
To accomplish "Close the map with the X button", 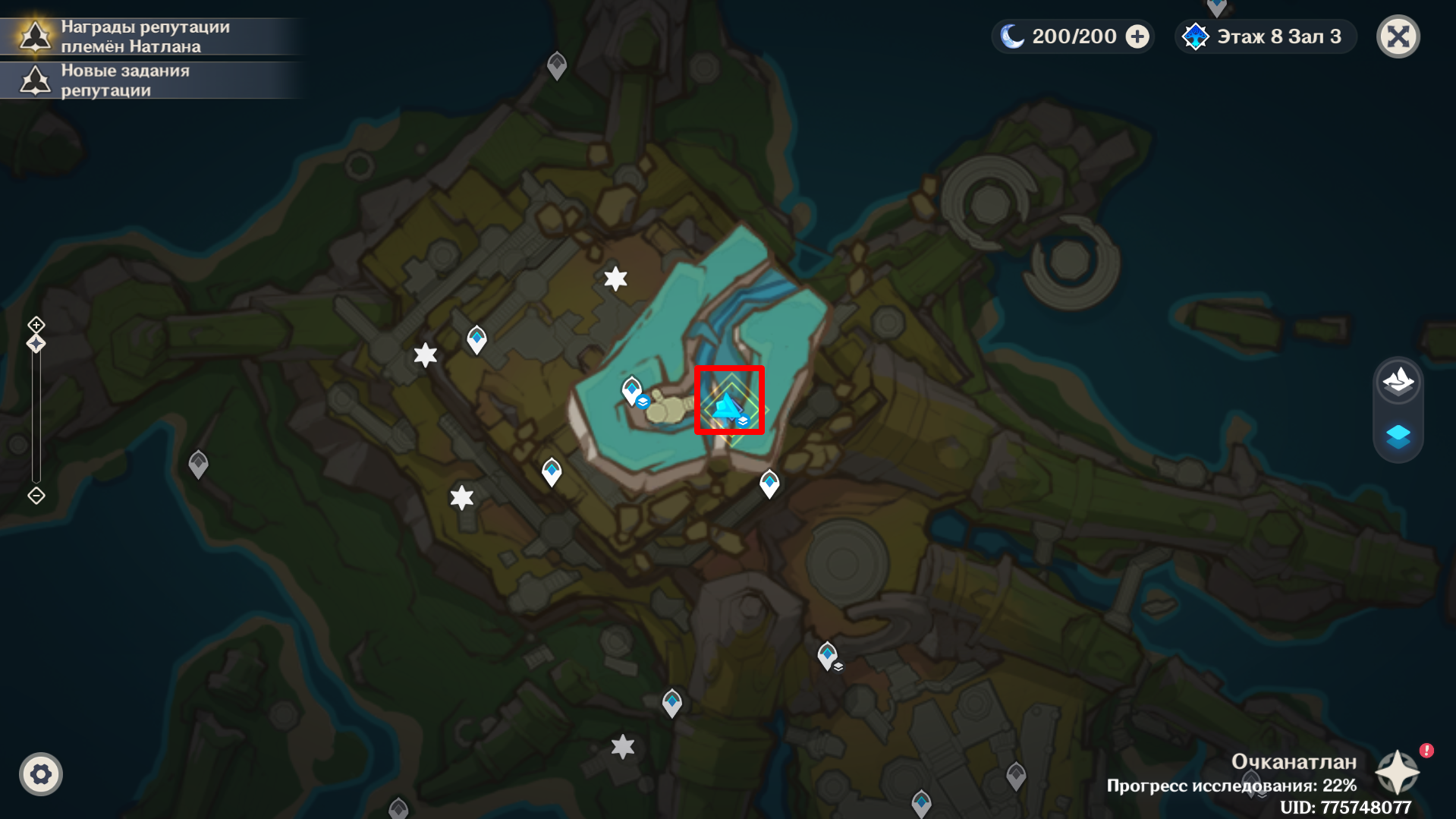I will [x=1398, y=36].
